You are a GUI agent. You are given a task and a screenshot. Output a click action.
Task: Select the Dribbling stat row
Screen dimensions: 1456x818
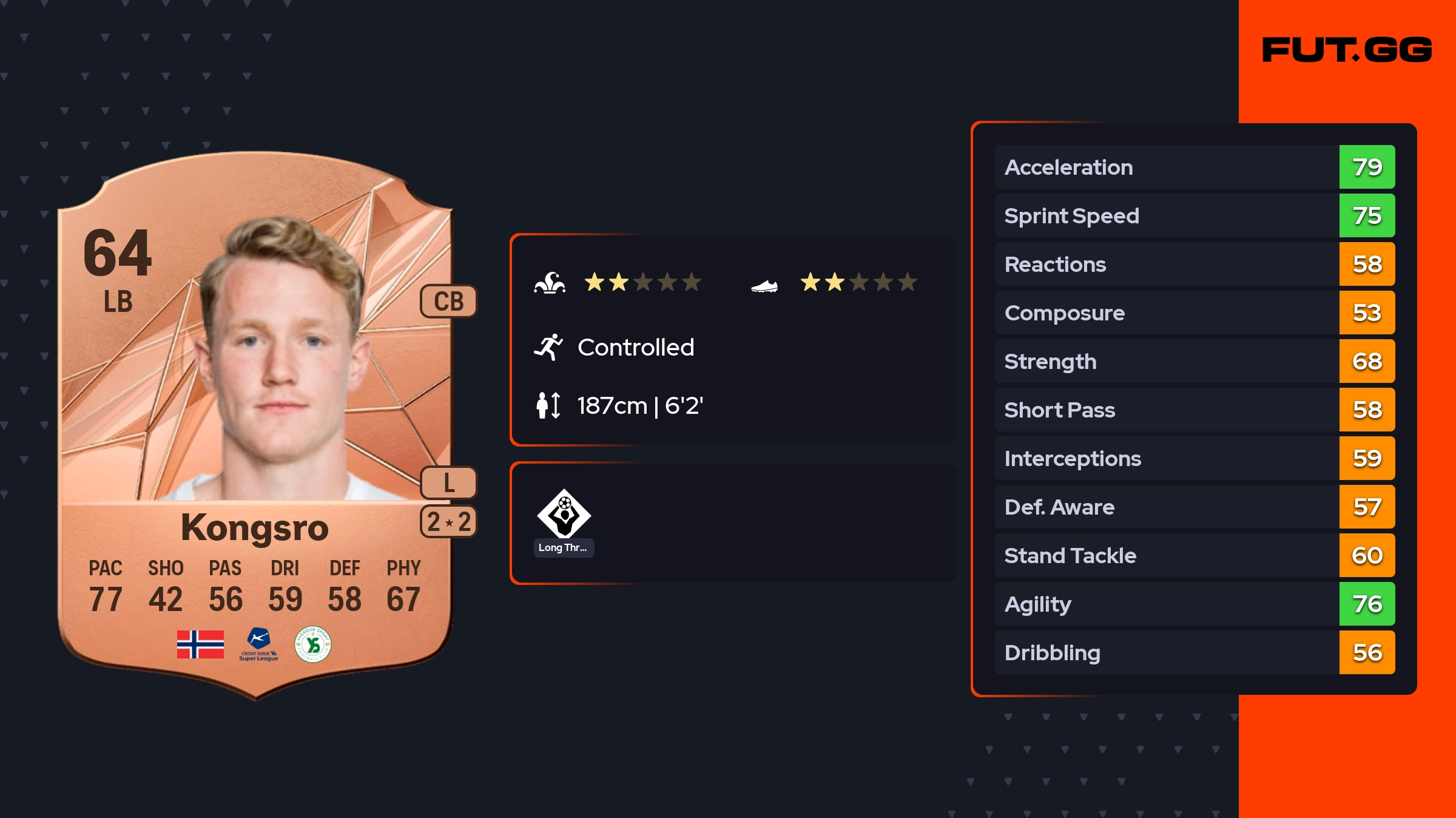point(1194,652)
